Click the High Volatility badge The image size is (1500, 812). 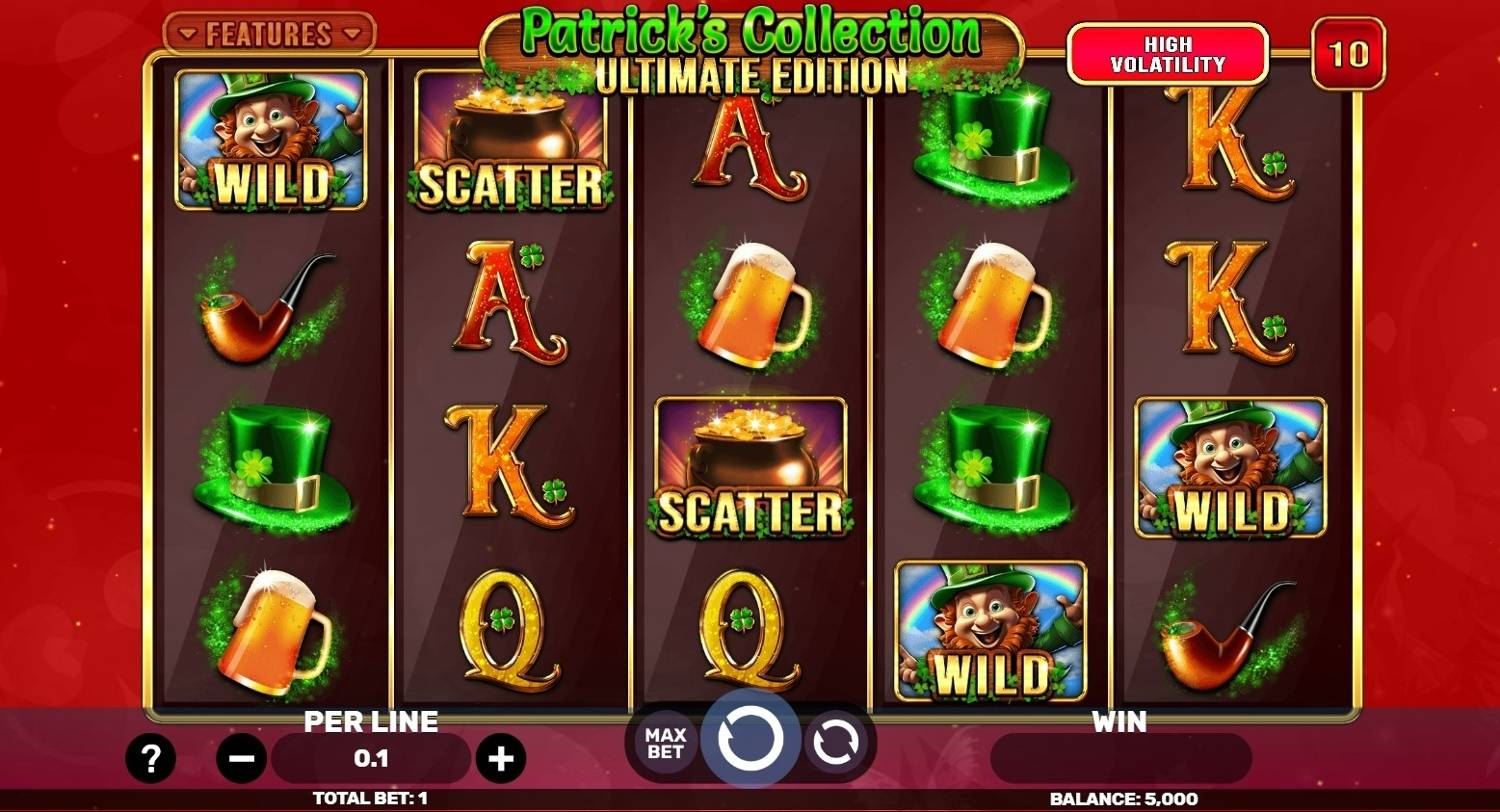tap(1168, 52)
